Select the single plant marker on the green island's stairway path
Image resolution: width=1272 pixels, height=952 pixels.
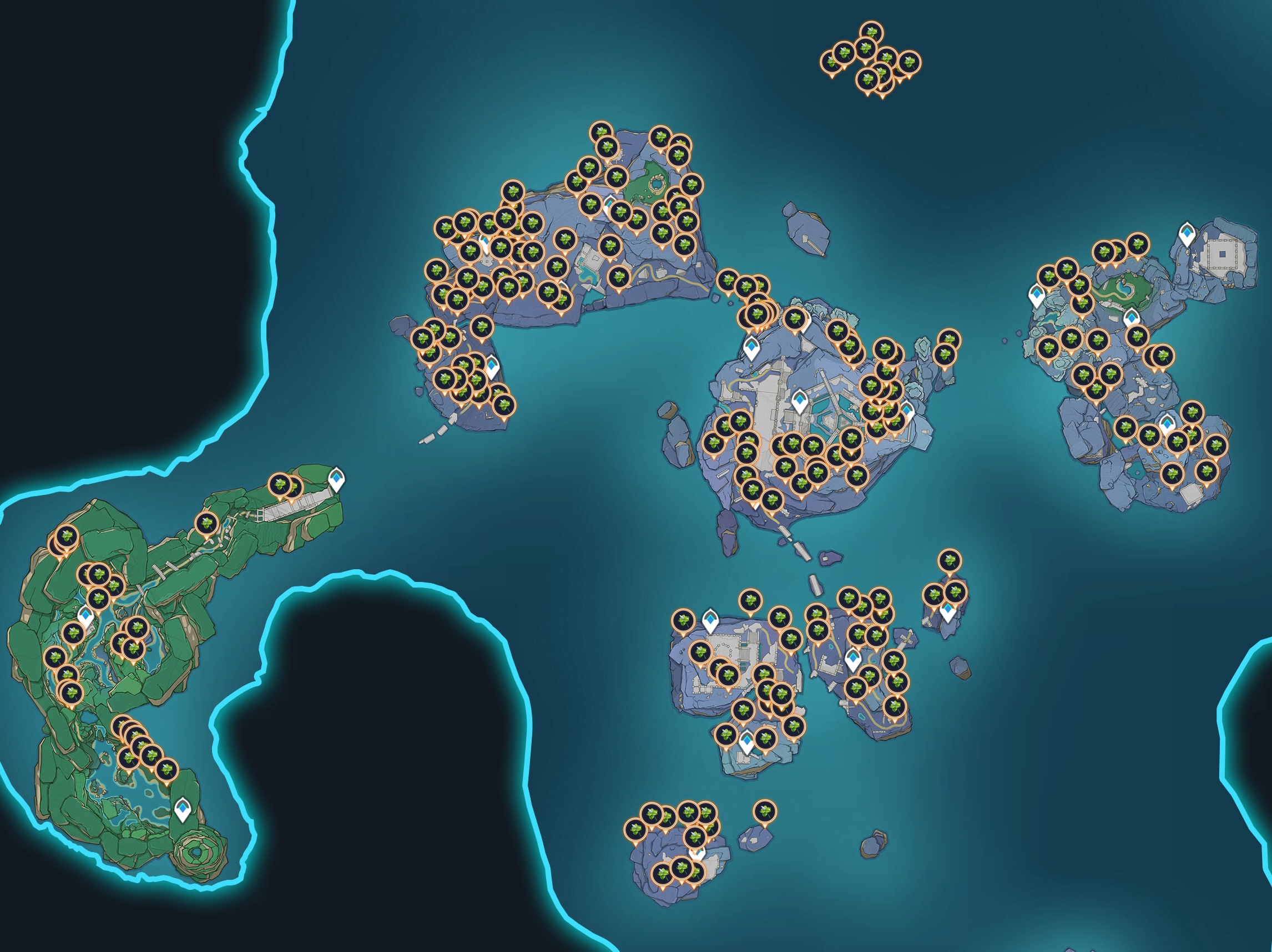[206, 524]
